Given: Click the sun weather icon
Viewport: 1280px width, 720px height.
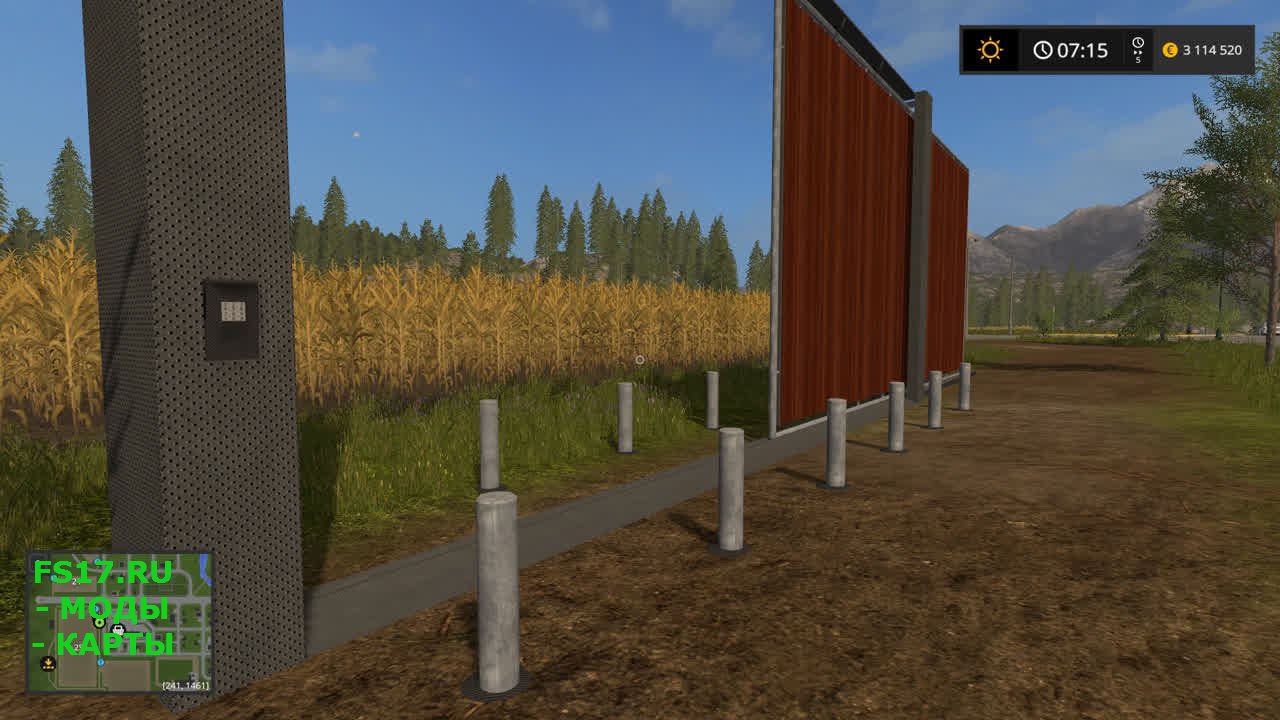Looking at the screenshot, I should [990, 50].
